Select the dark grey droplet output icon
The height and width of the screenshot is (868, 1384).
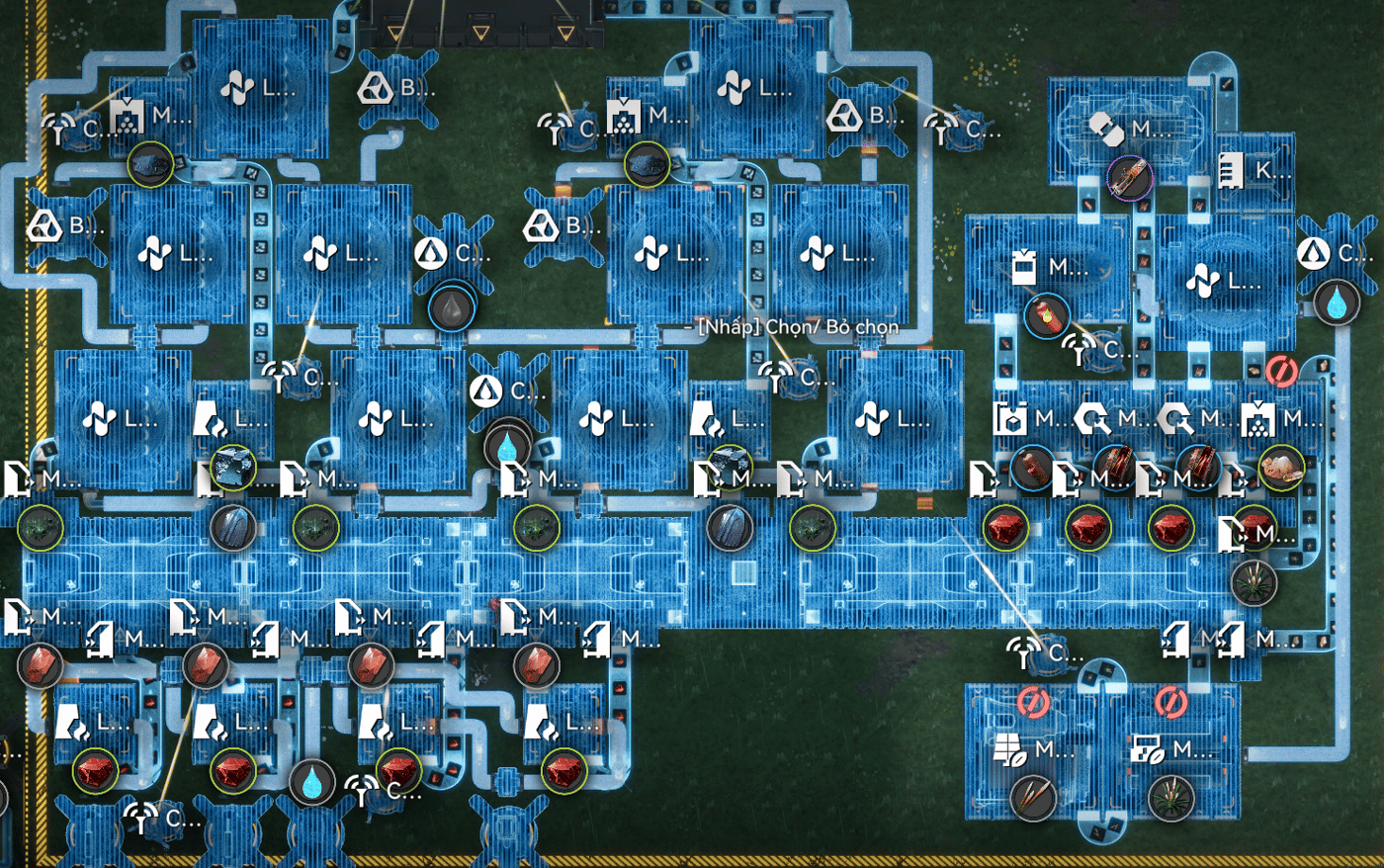point(452,307)
